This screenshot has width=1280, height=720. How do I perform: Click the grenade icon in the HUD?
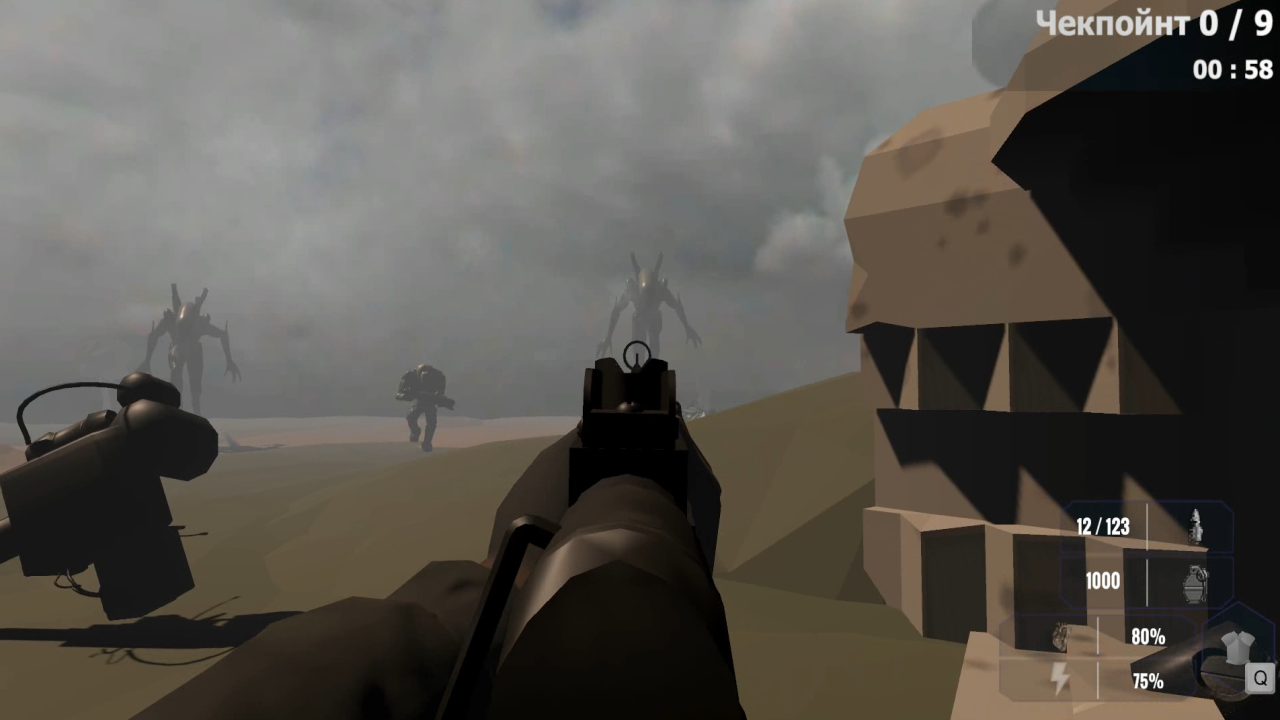[x=1196, y=580]
